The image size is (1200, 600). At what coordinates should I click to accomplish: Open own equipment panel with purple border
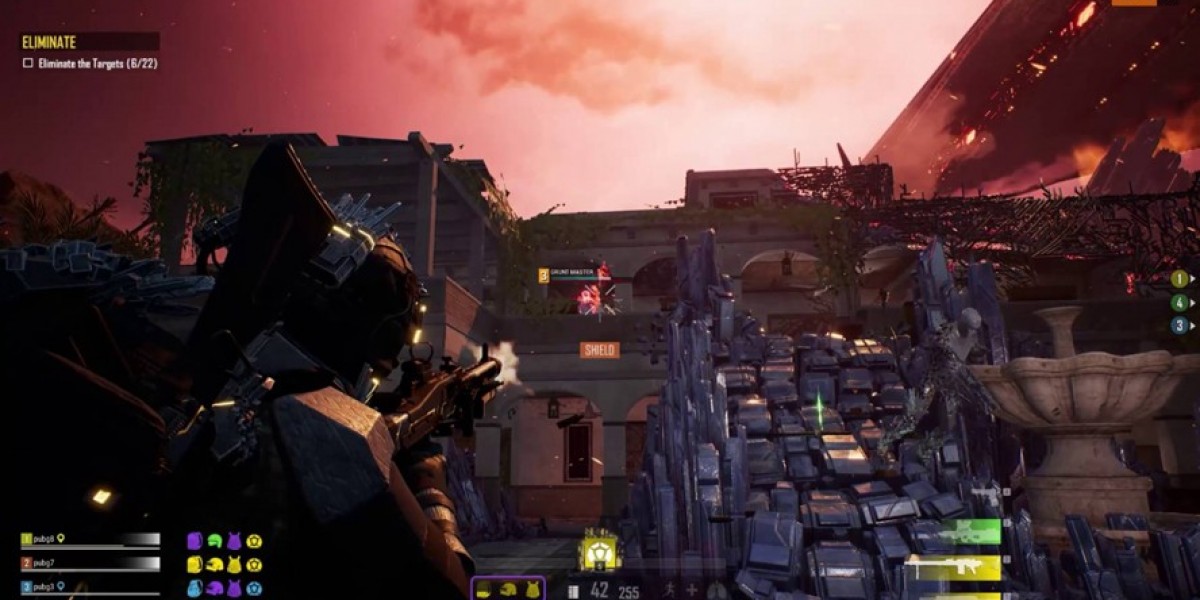click(x=508, y=589)
